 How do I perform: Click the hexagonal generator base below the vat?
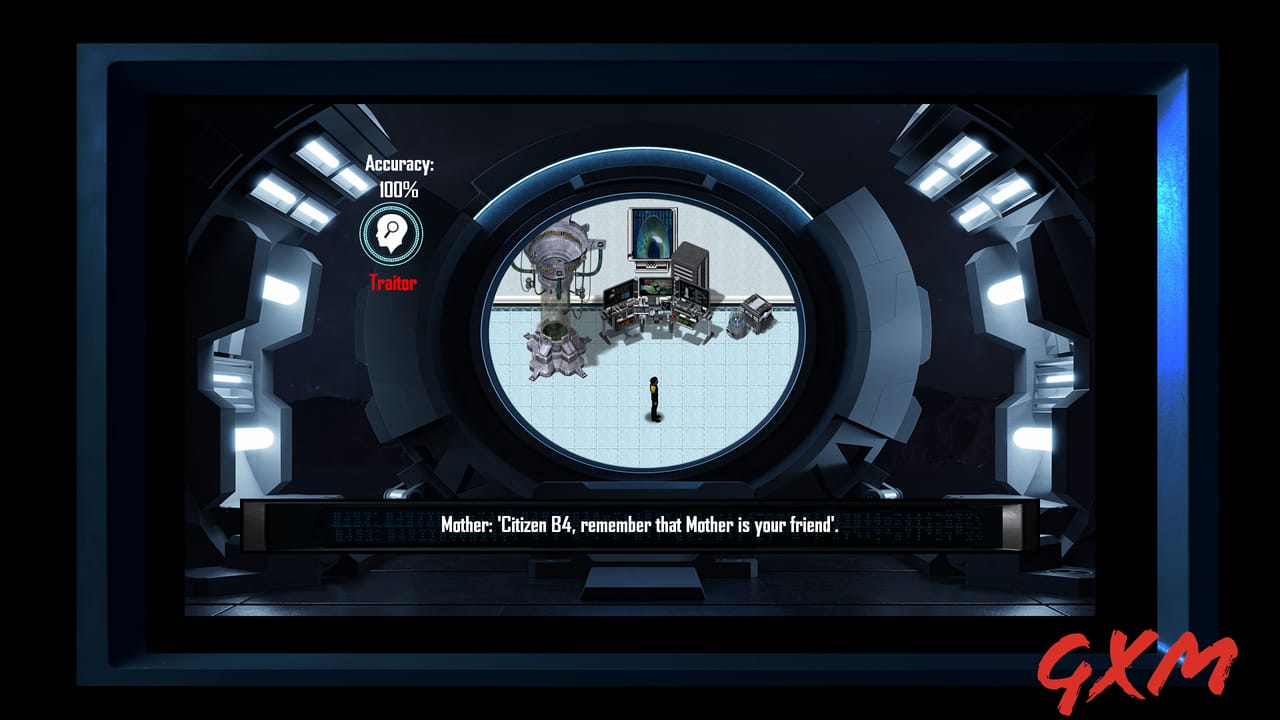pyautogui.click(x=554, y=350)
